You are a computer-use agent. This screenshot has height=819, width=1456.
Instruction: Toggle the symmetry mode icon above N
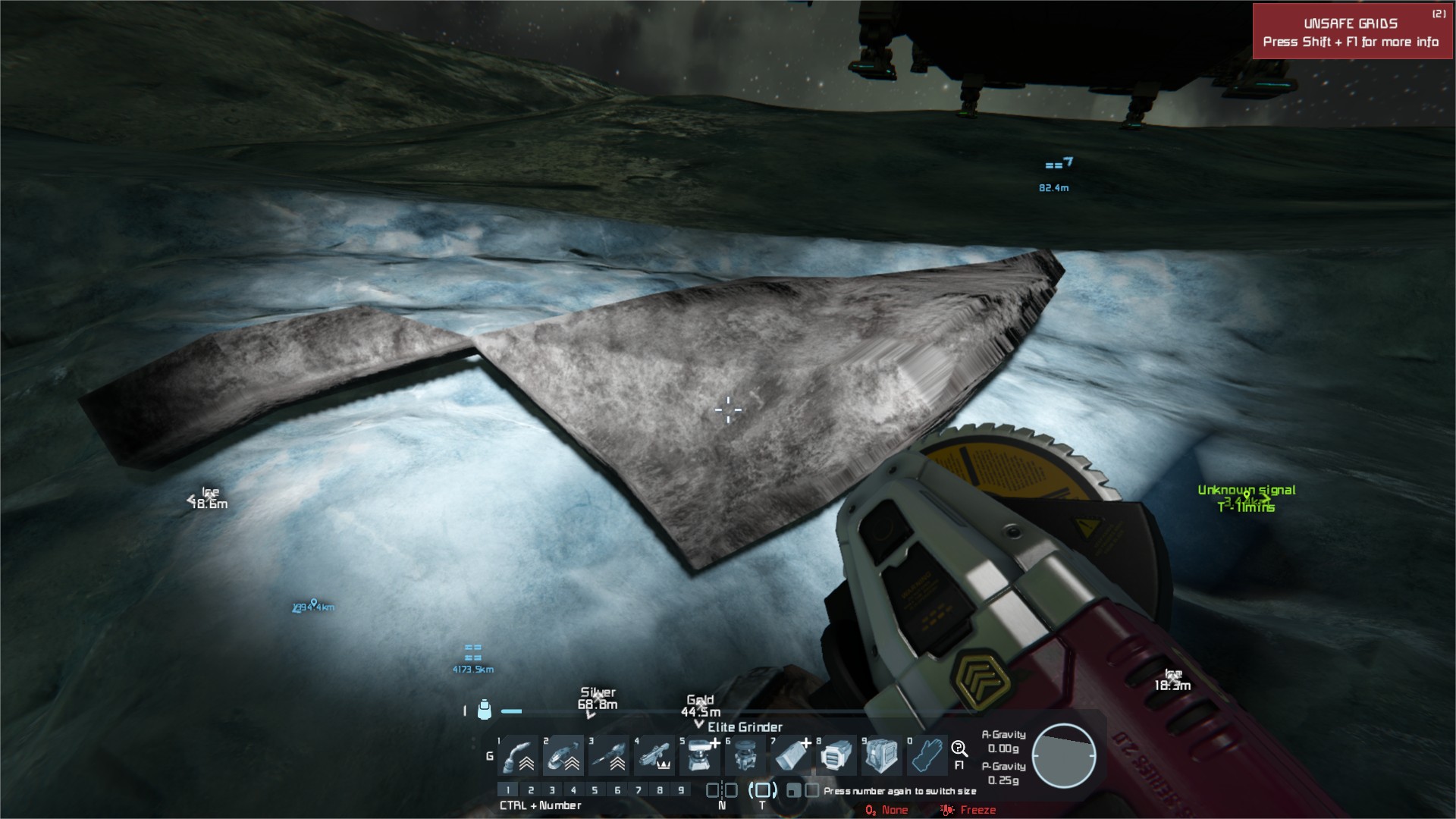pyautogui.click(x=721, y=790)
